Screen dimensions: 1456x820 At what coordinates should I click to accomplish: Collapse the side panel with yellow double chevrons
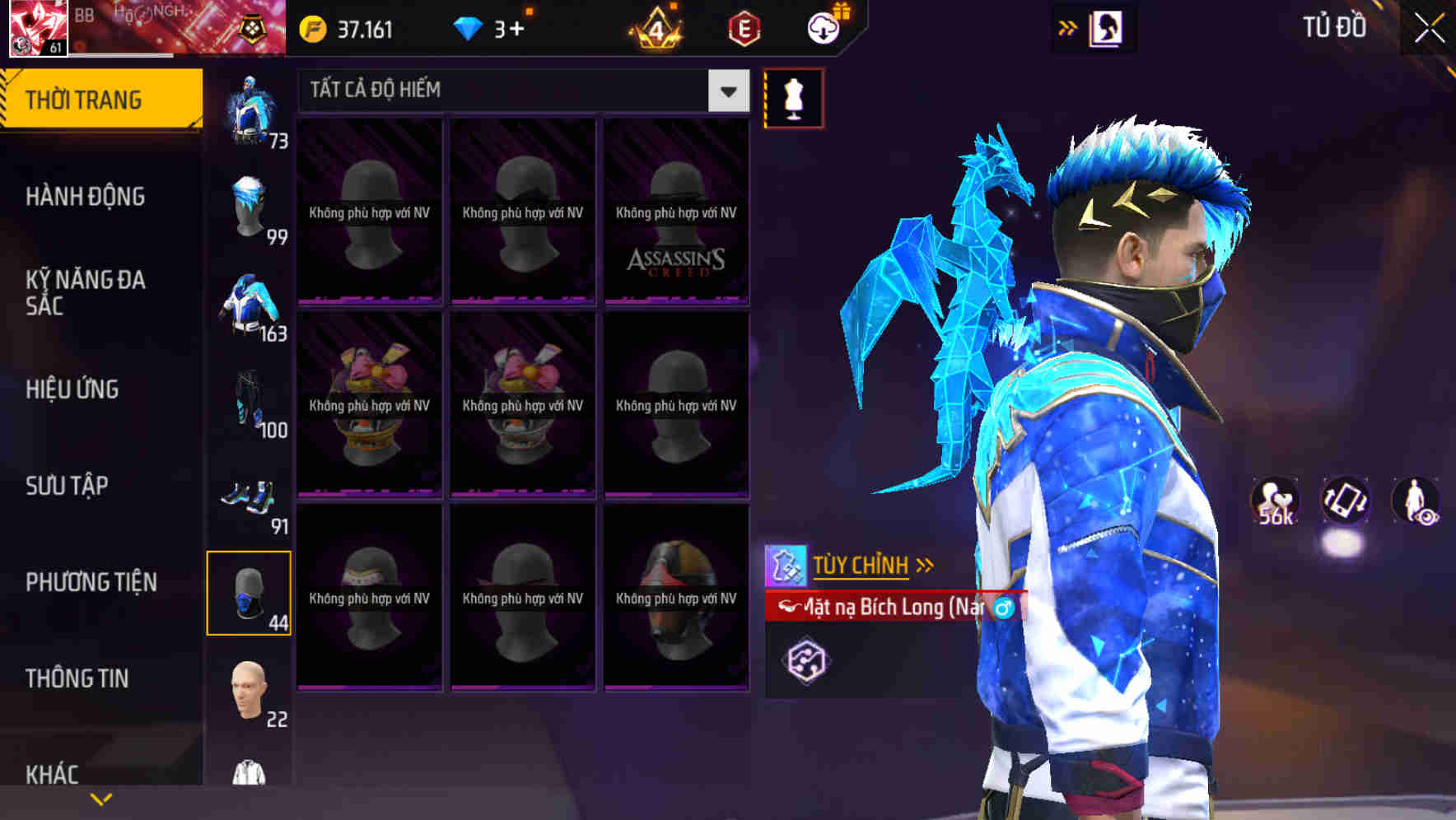1068,27
